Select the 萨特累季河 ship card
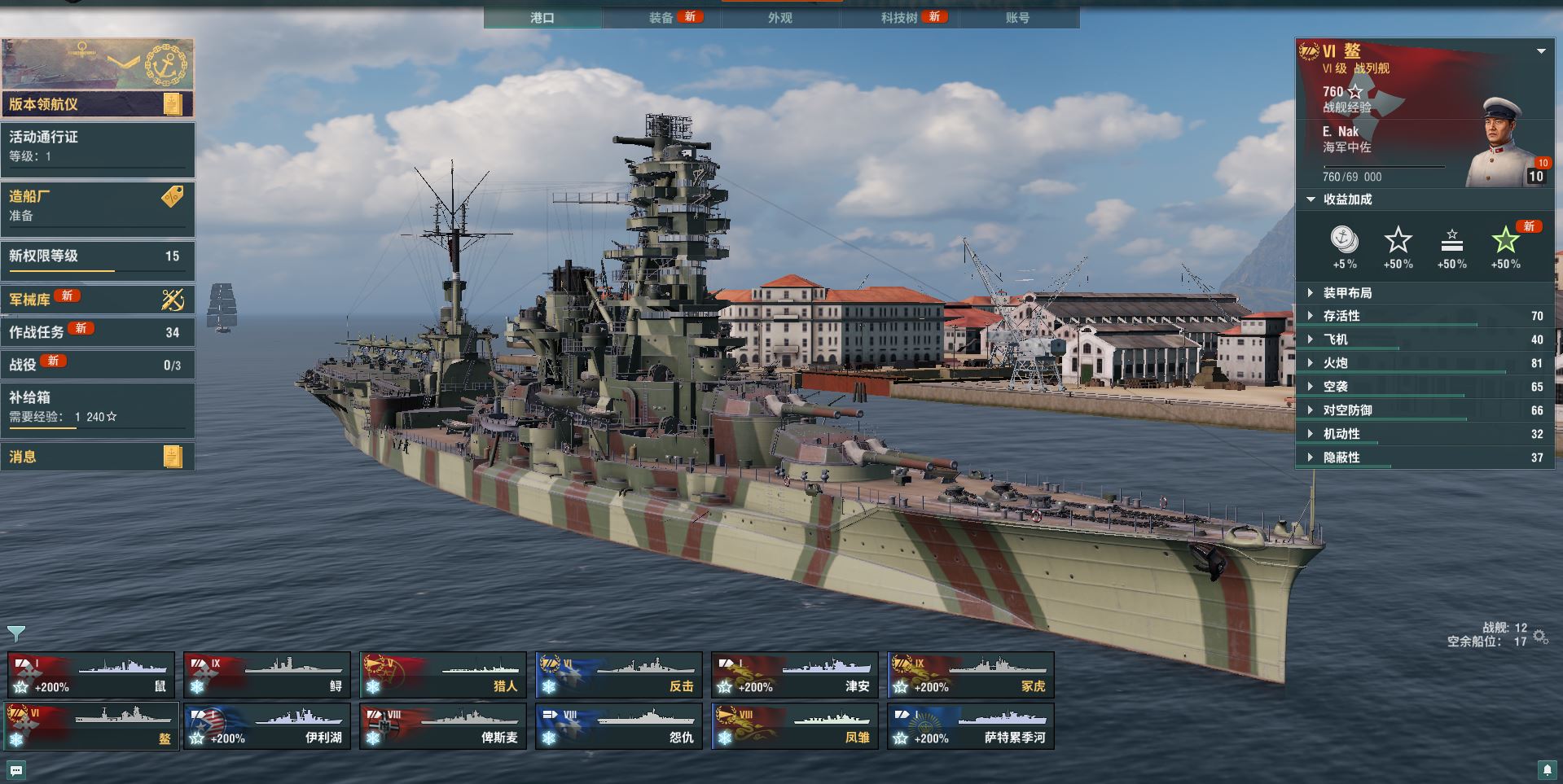Viewport: 1563px width, 784px height. click(971, 726)
